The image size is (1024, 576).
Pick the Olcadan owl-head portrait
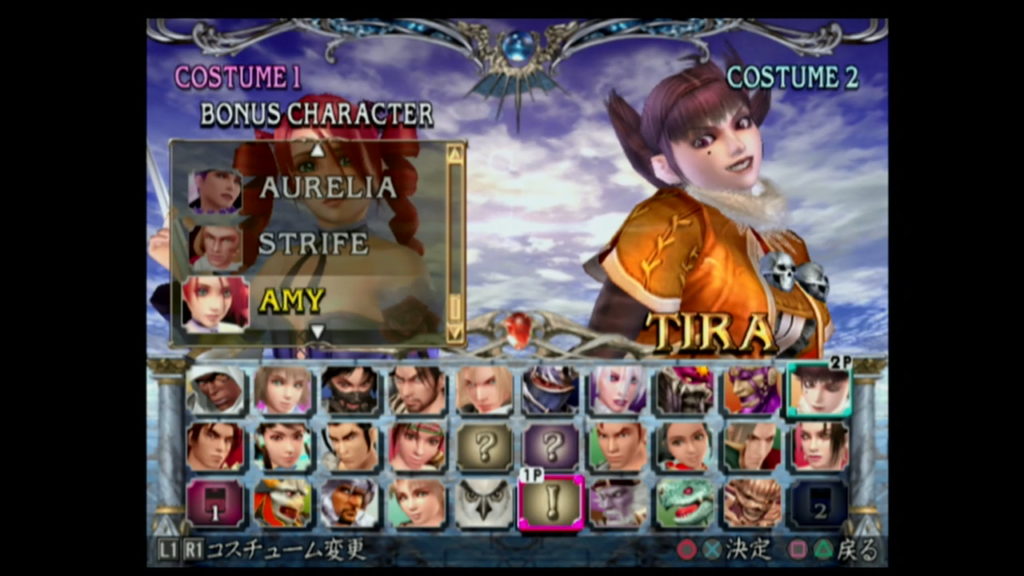(x=484, y=502)
